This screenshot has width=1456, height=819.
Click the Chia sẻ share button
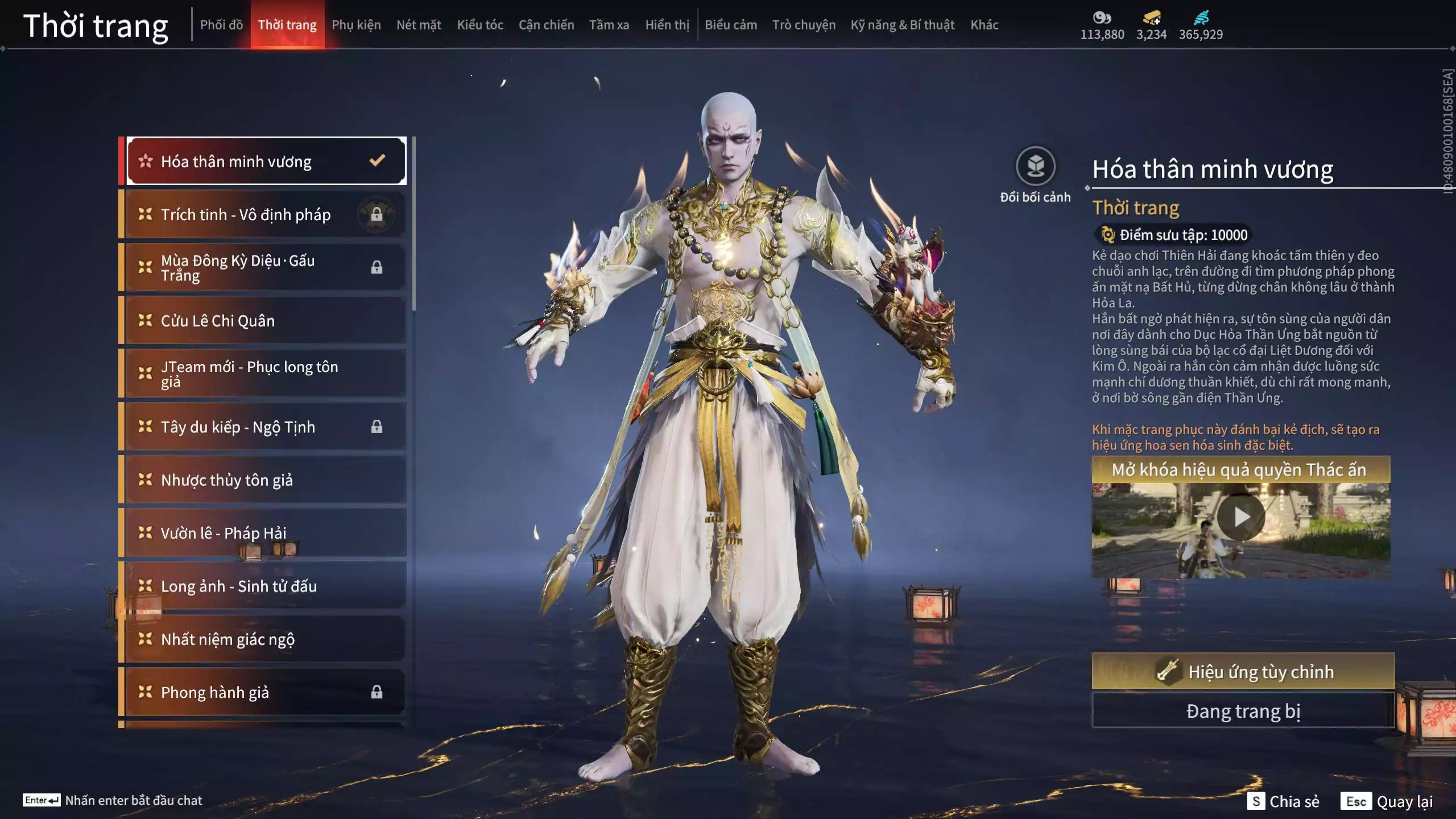click(x=1283, y=801)
